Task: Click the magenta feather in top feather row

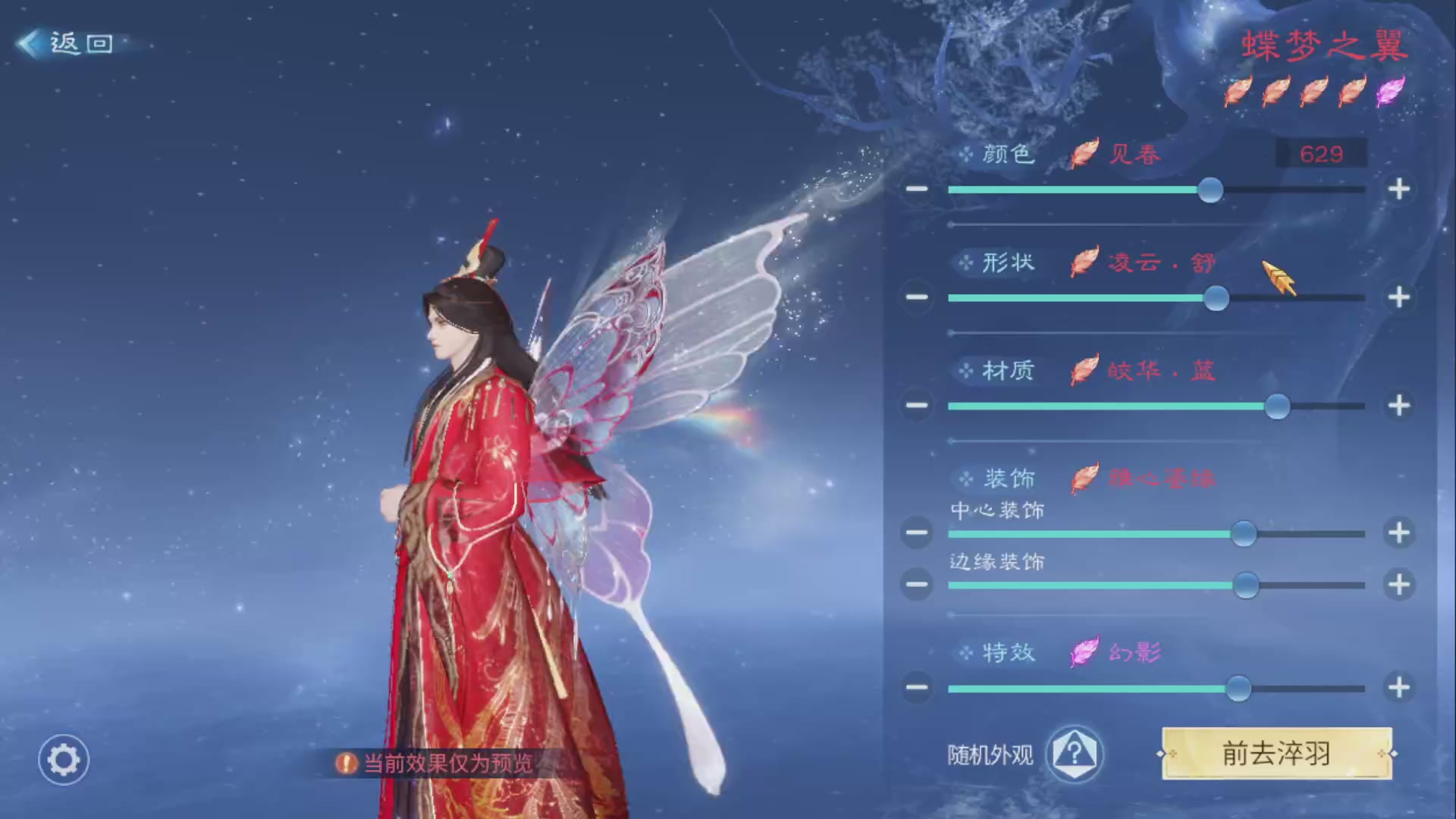Action: [1390, 91]
